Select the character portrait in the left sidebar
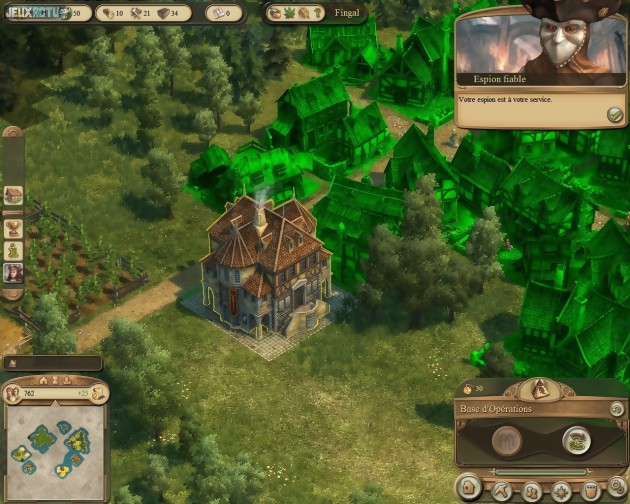Image resolution: width=630 pixels, height=504 pixels. coord(13,272)
